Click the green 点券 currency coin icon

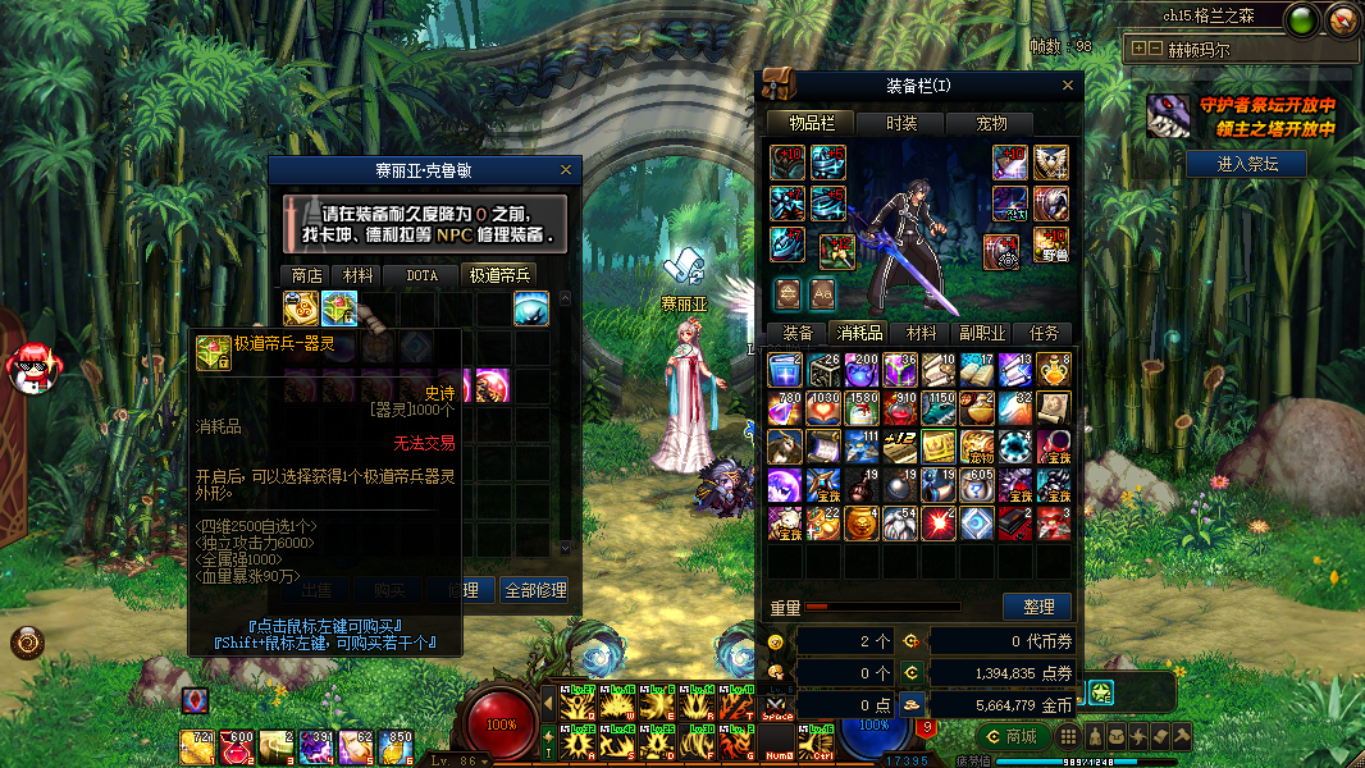click(x=911, y=671)
